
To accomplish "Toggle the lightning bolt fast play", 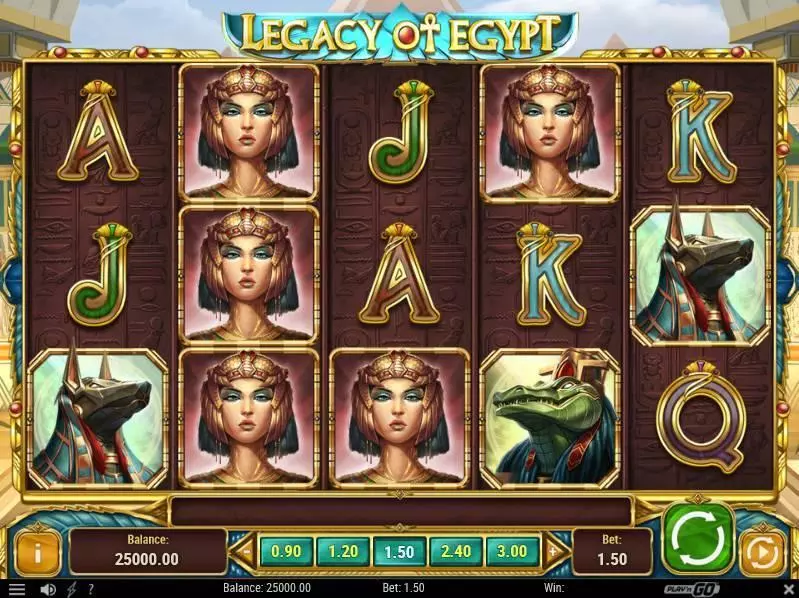I will (x=72, y=589).
